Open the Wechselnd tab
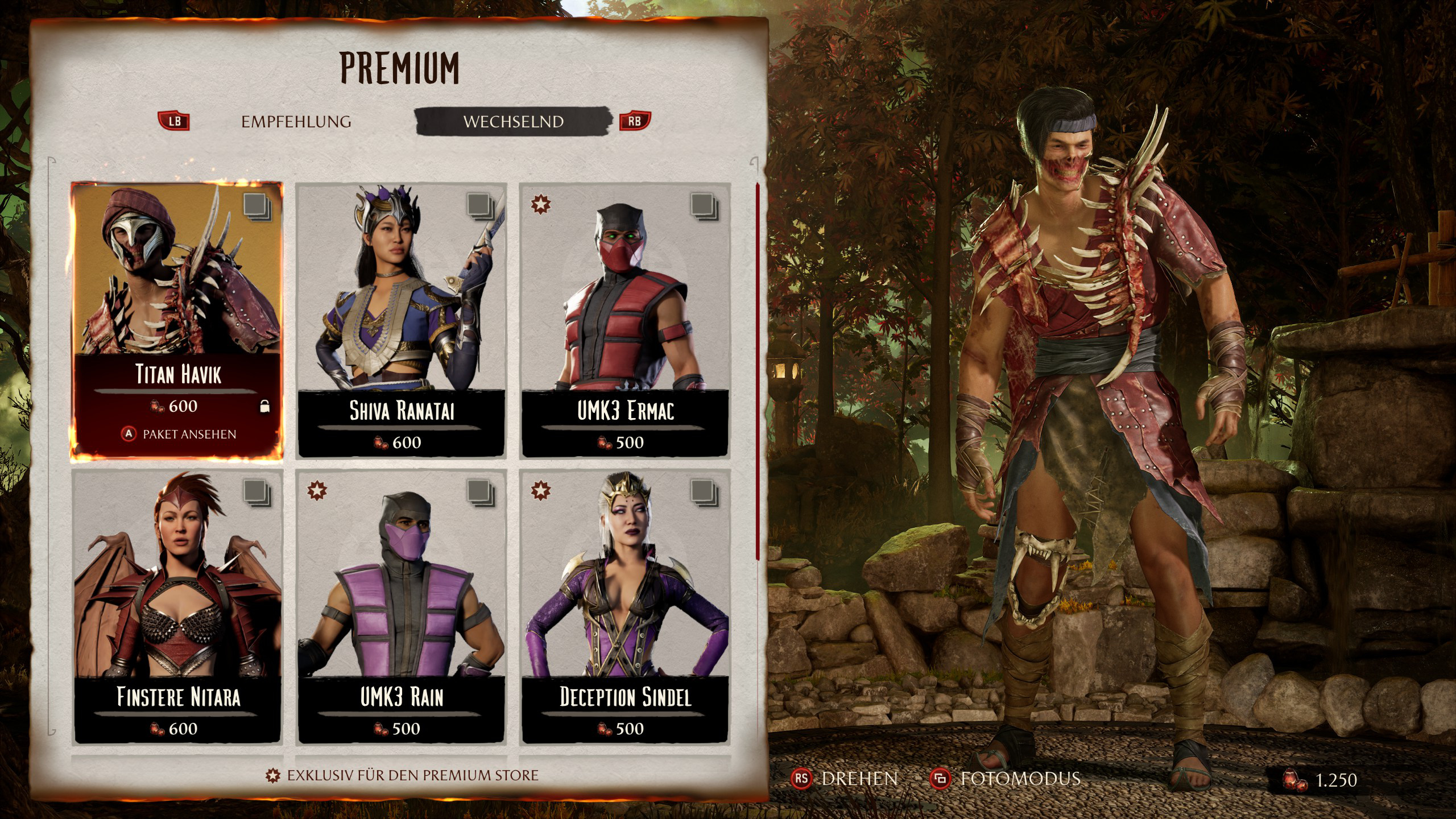The image size is (1456, 819). 513,122
